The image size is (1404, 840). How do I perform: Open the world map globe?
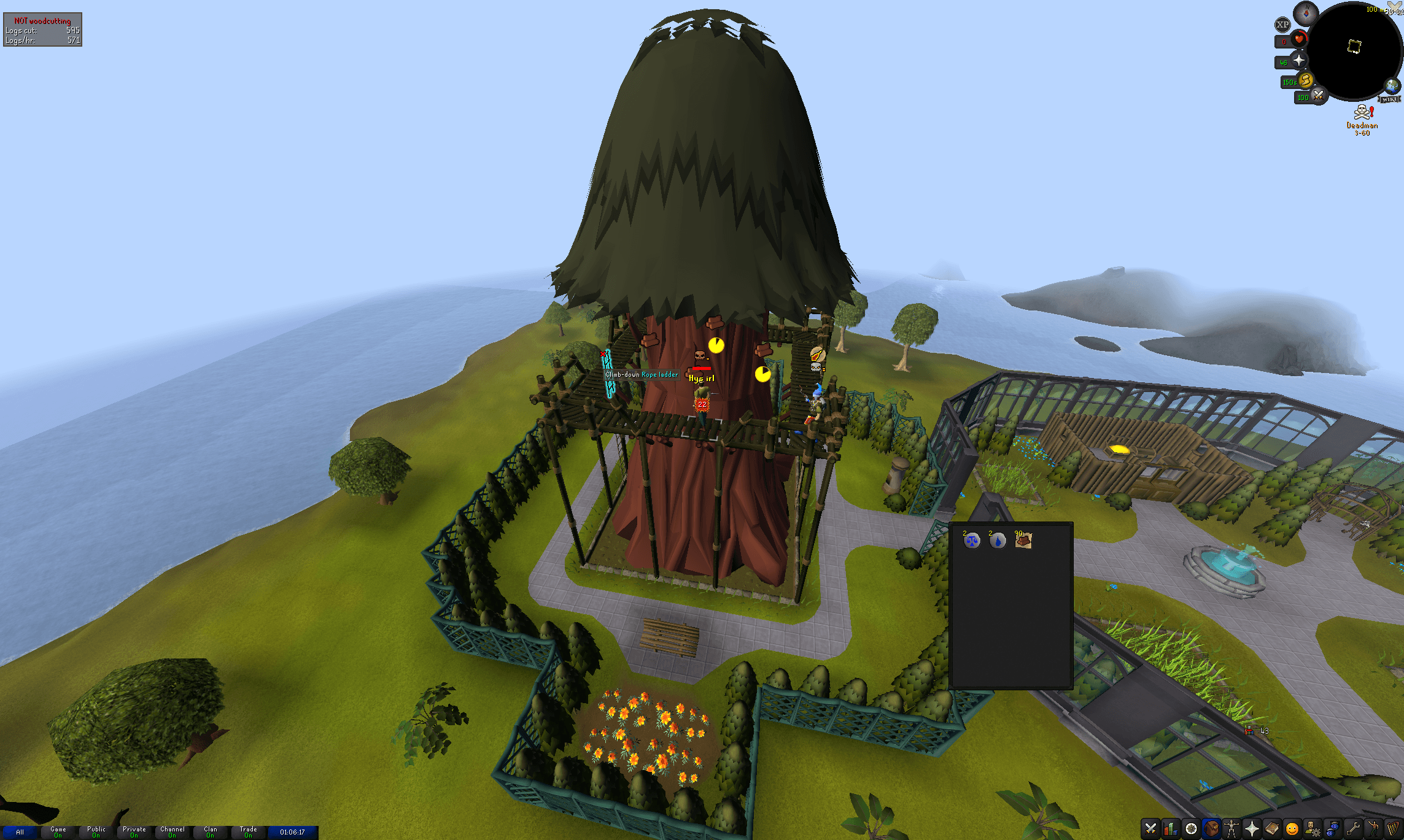coord(1392,86)
